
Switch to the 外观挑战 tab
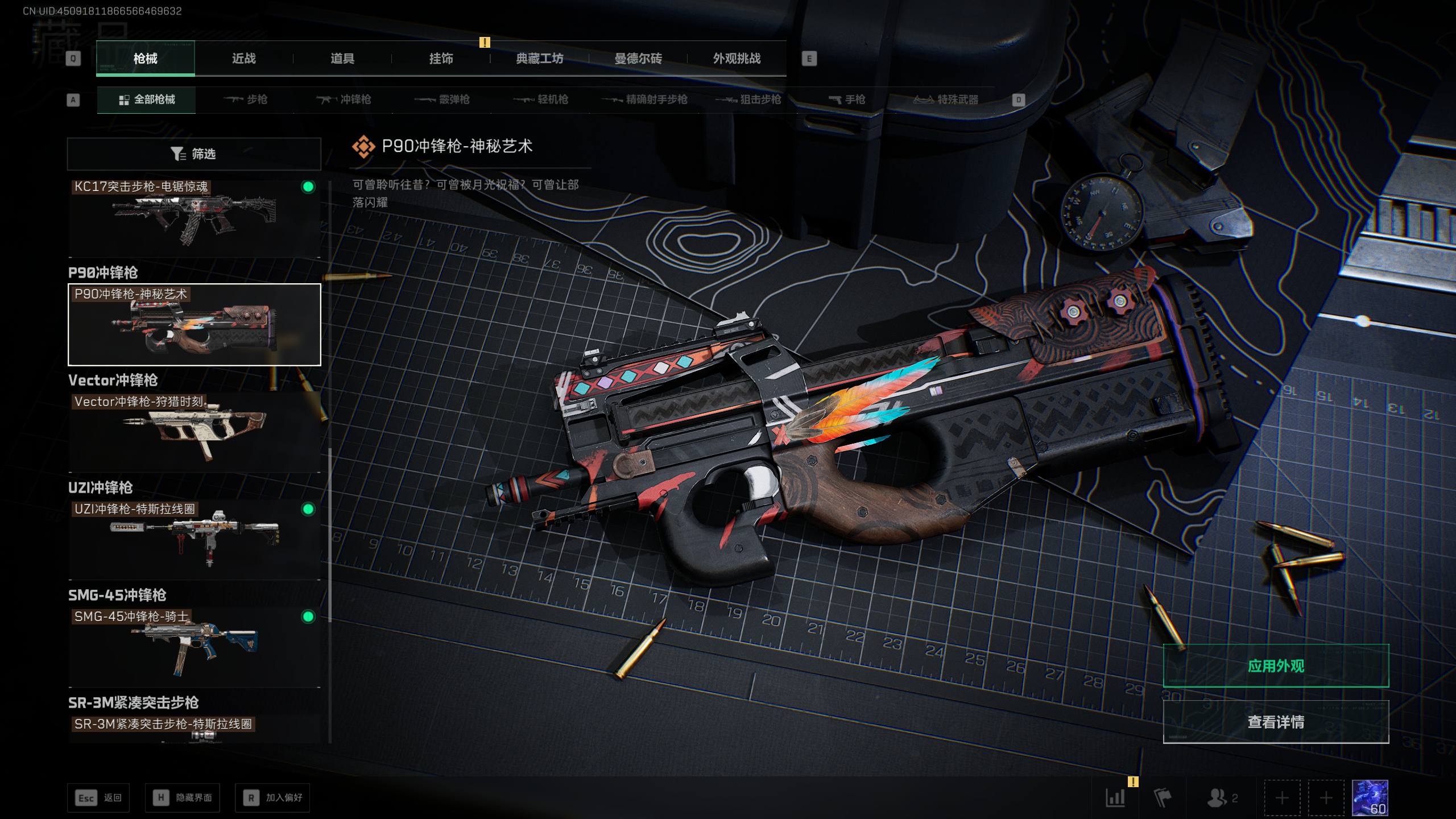tap(737, 59)
